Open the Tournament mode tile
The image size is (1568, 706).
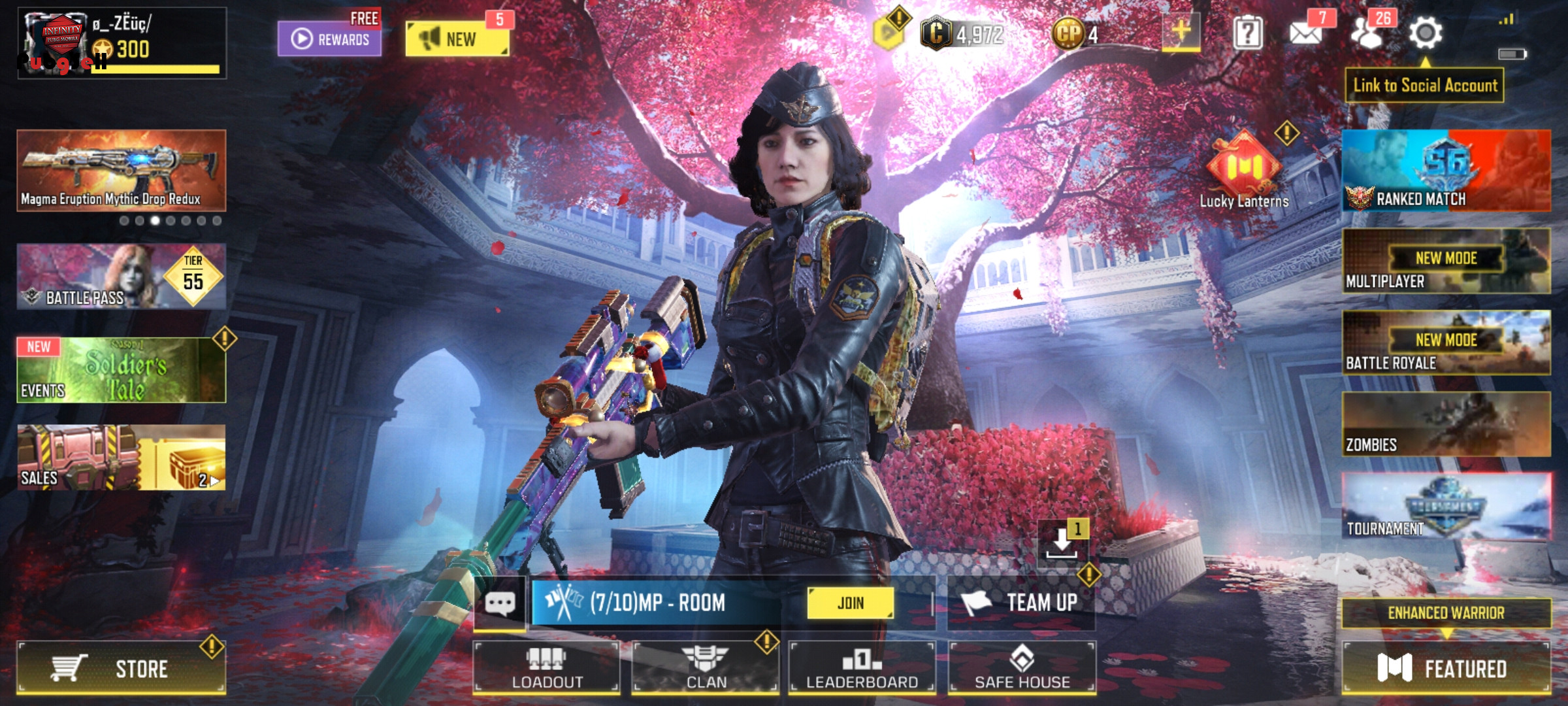pyautogui.click(x=1446, y=507)
